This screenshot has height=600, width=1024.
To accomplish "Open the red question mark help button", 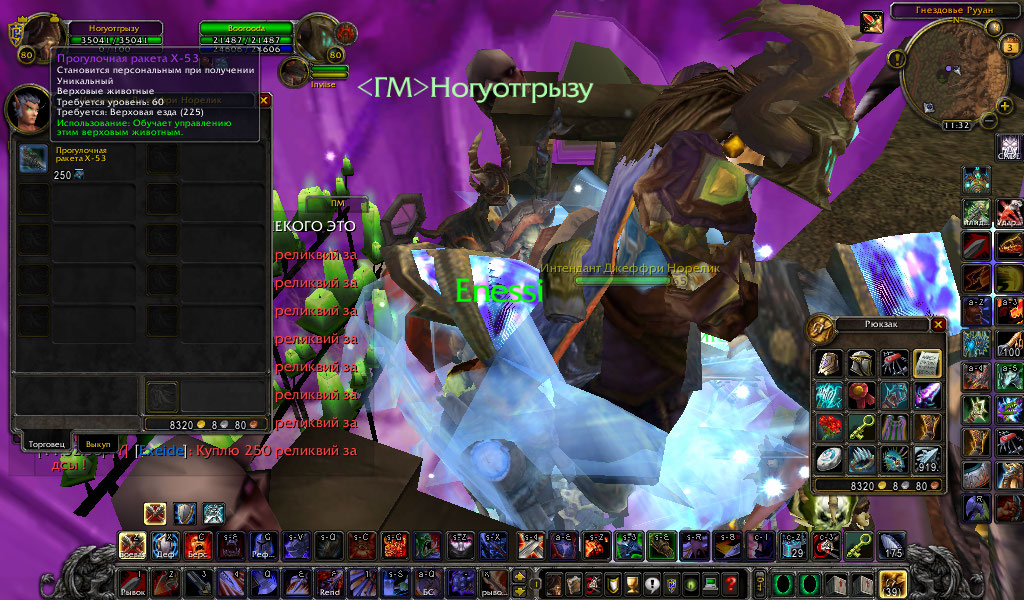I will pyautogui.click(x=731, y=582).
